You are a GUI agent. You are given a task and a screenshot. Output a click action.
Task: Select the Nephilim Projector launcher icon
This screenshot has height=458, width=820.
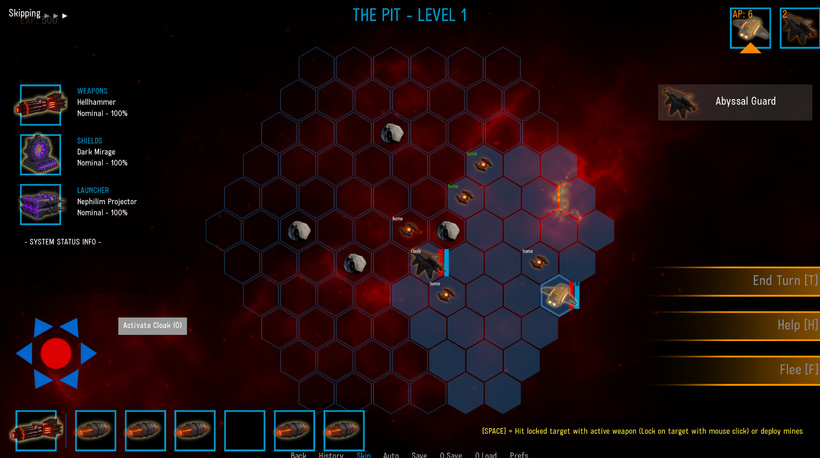click(40, 204)
